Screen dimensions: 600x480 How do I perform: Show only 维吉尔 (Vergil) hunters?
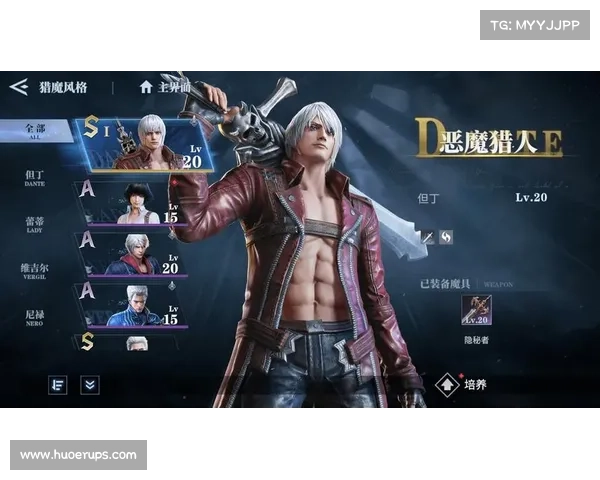[36, 271]
